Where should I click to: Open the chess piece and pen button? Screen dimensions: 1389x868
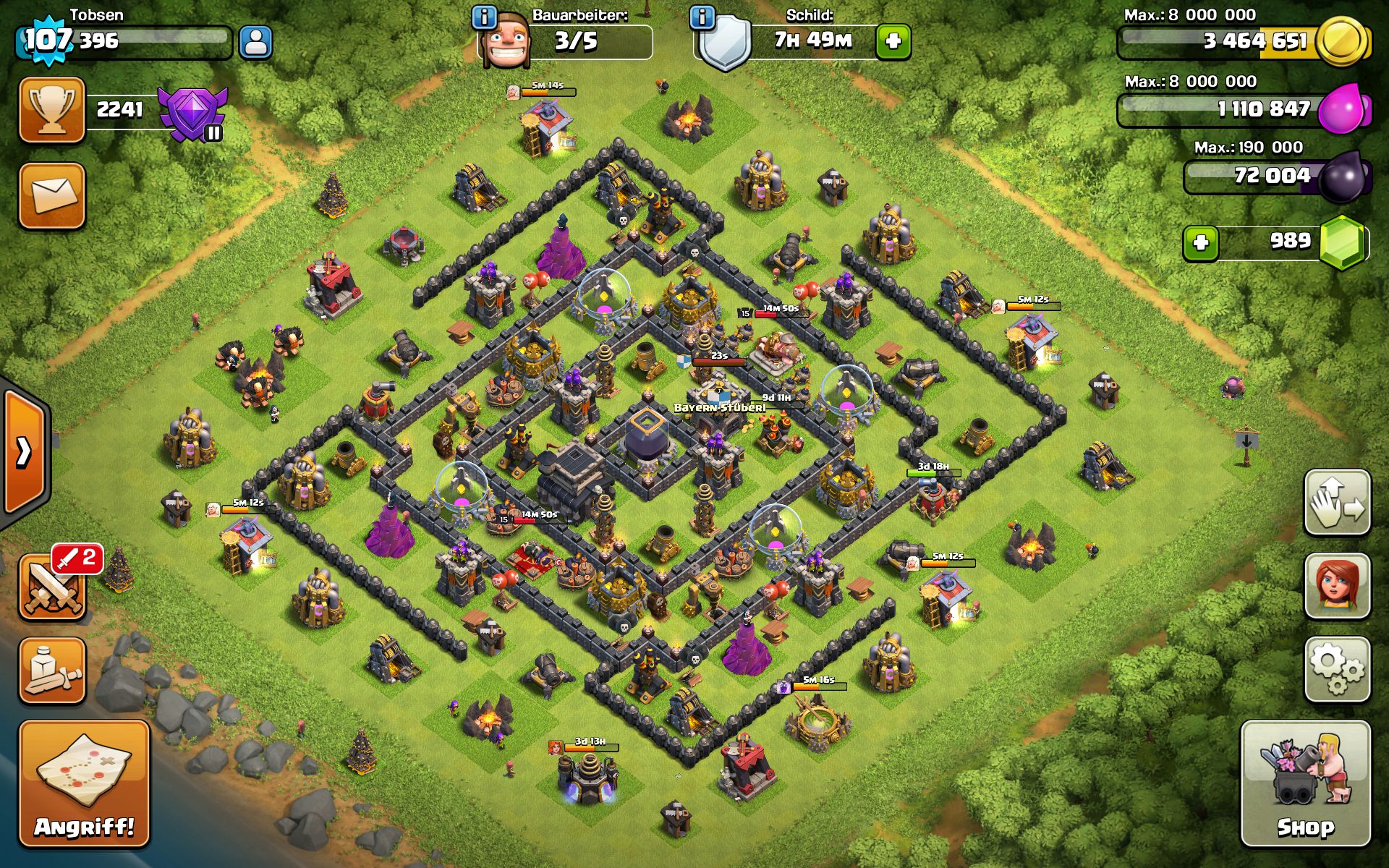(x=52, y=671)
